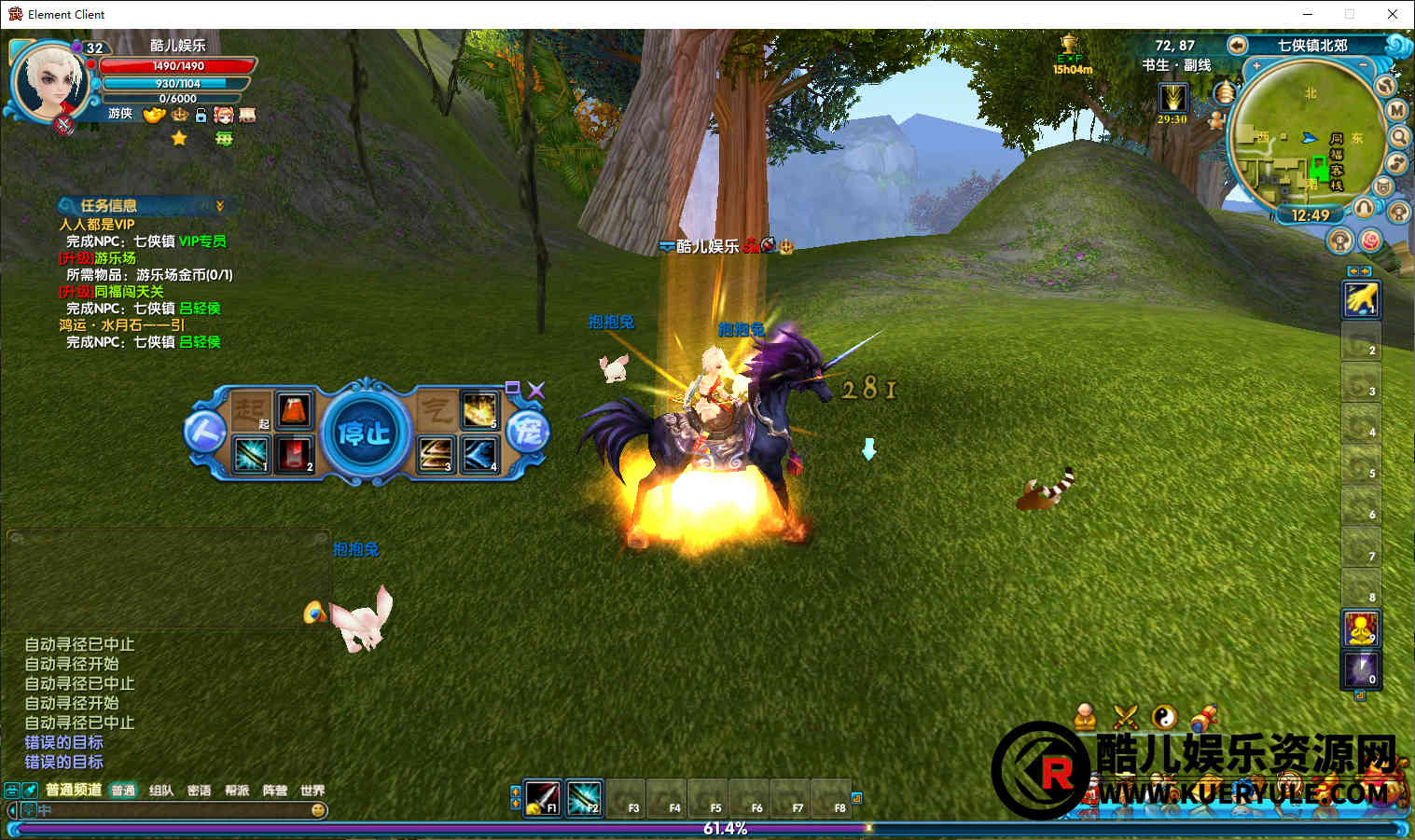Activate the red volcano skill icon
The image size is (1415, 840).
pos(294,410)
